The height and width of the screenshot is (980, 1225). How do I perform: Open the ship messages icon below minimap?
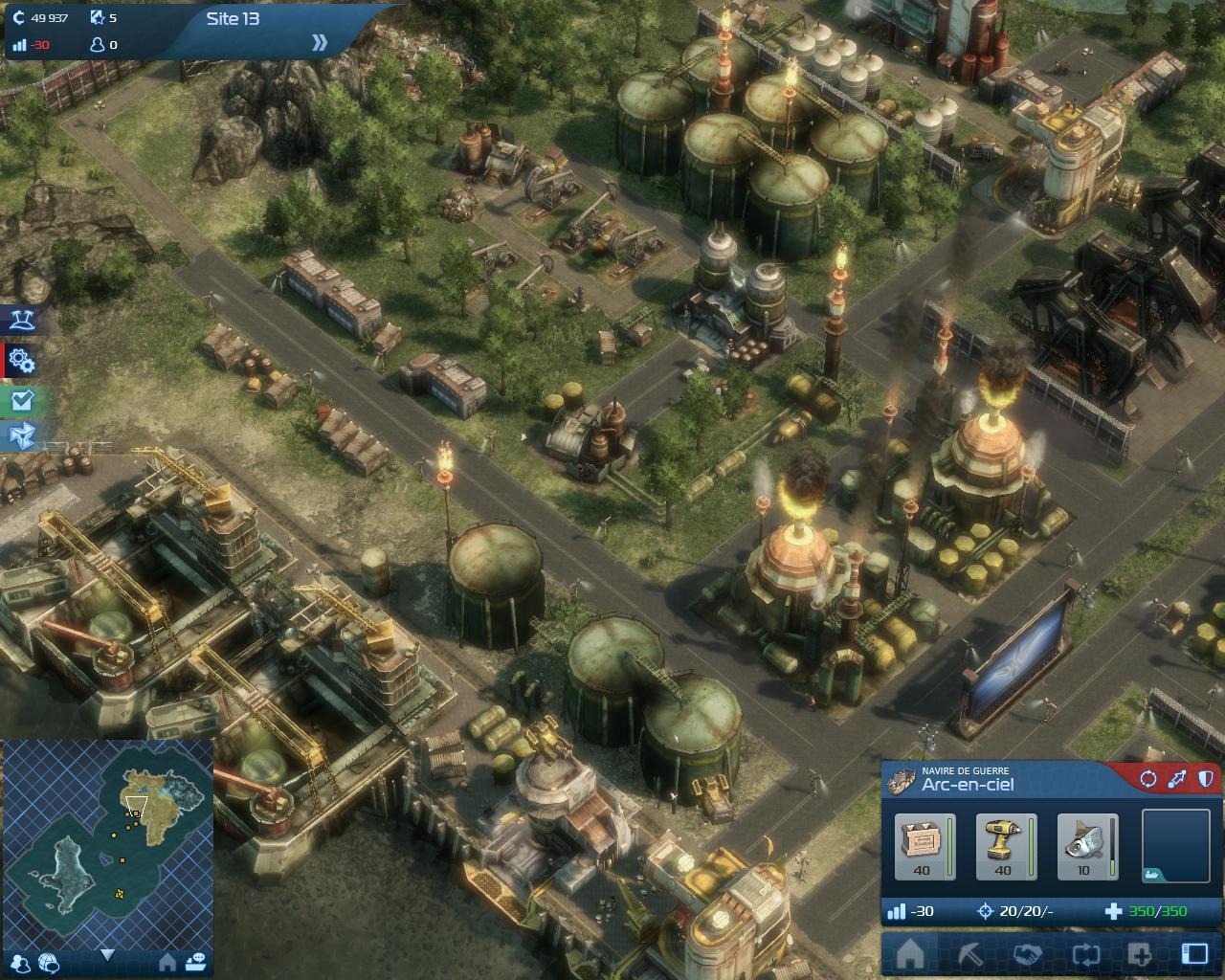pos(196,961)
